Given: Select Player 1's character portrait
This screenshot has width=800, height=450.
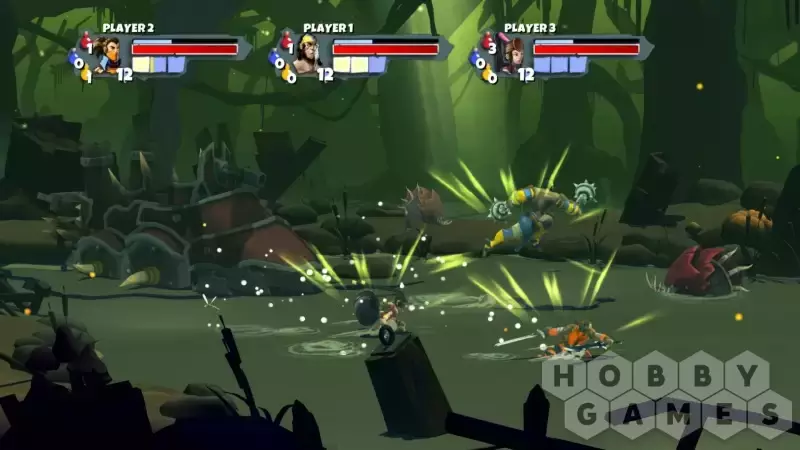Looking at the screenshot, I should (x=308, y=55).
